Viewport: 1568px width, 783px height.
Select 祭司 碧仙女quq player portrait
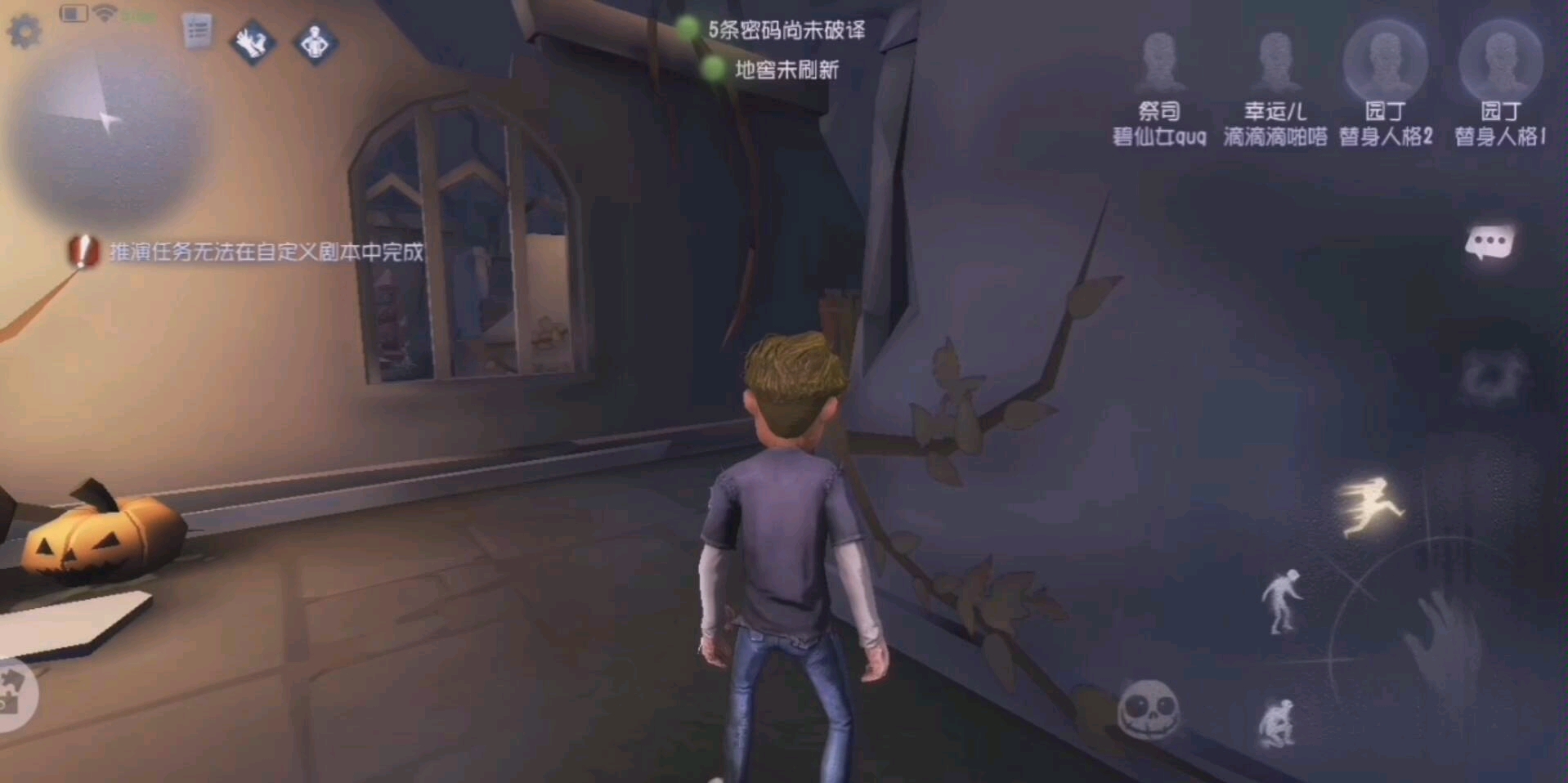(1159, 59)
